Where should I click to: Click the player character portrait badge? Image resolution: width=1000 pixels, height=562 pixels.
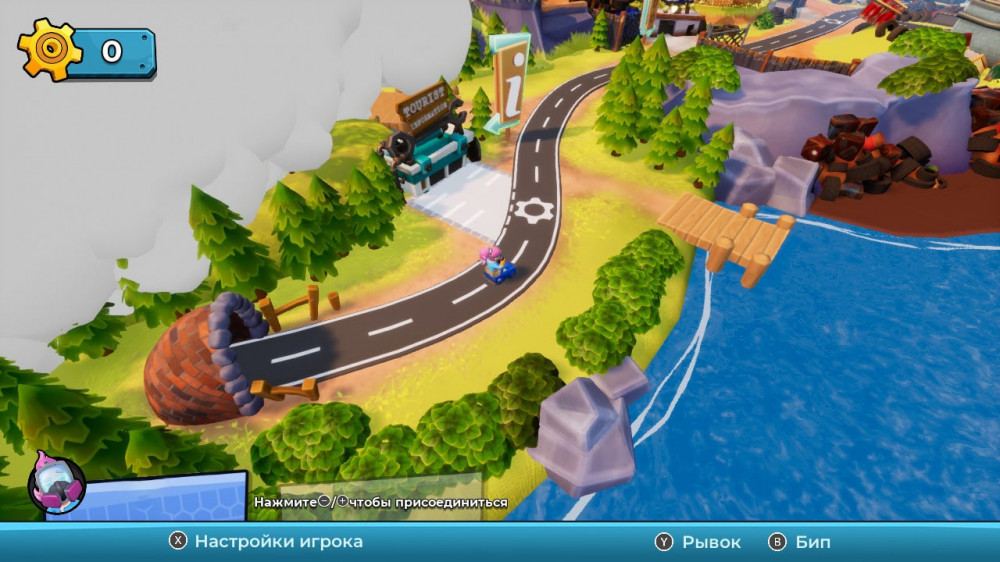56,483
